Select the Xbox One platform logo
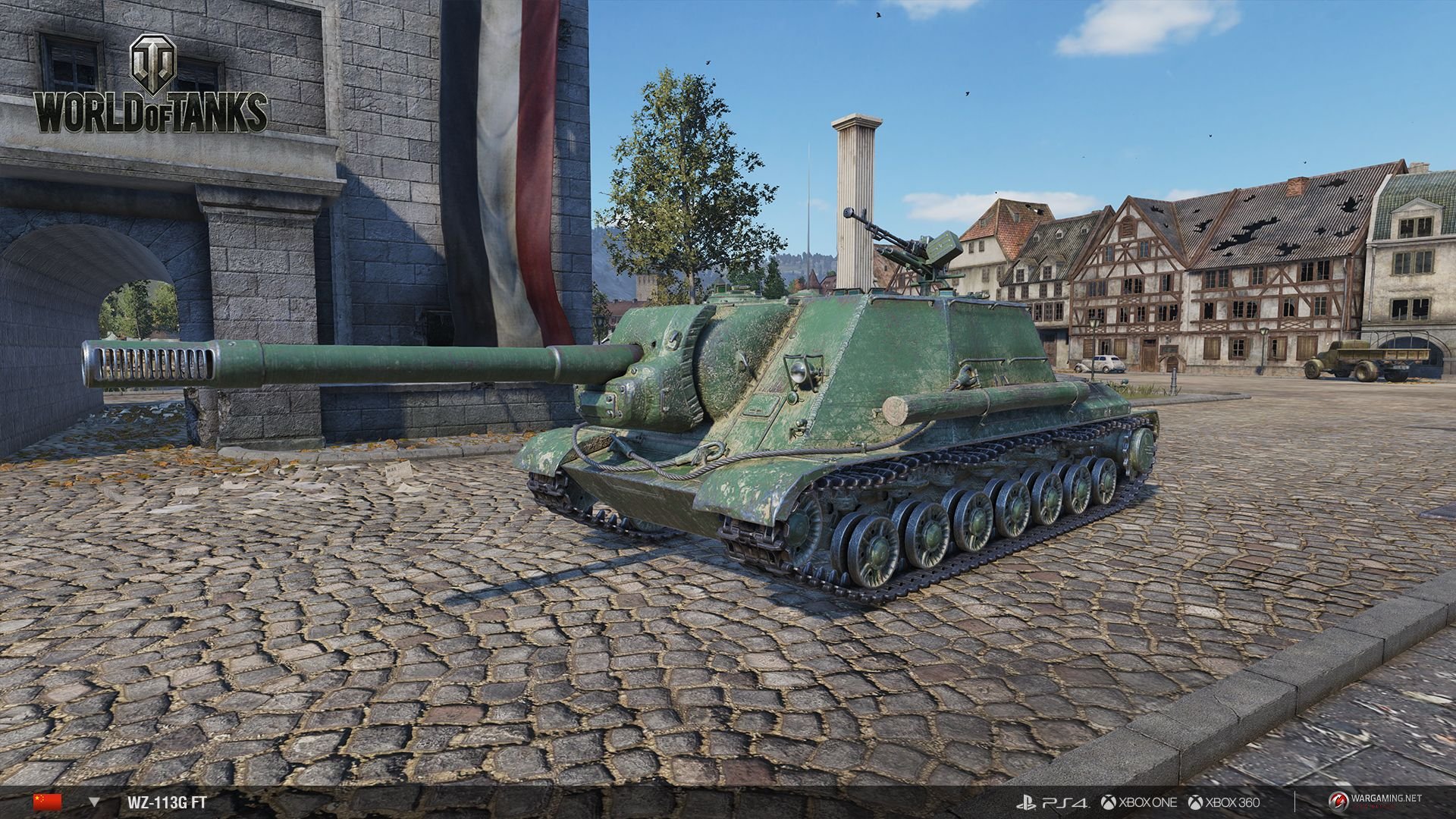Image resolution: width=1456 pixels, height=819 pixels. tap(1140, 802)
